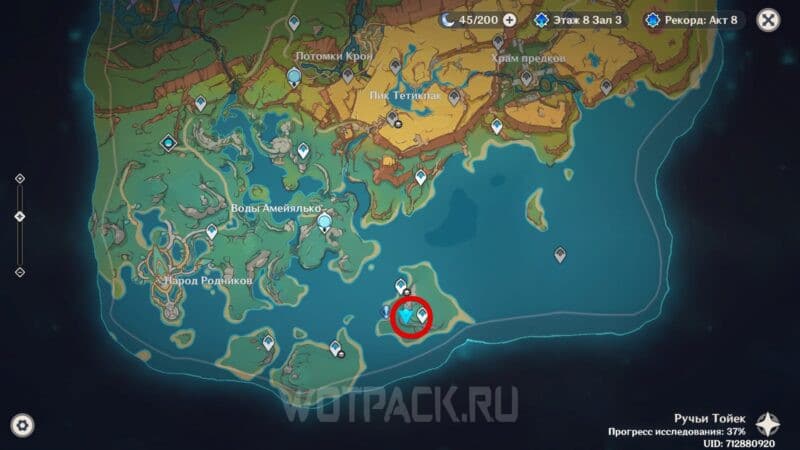This screenshot has height=450, width=800.
Task: Select the square domain marker on the western map edge
Action: (x=168, y=143)
